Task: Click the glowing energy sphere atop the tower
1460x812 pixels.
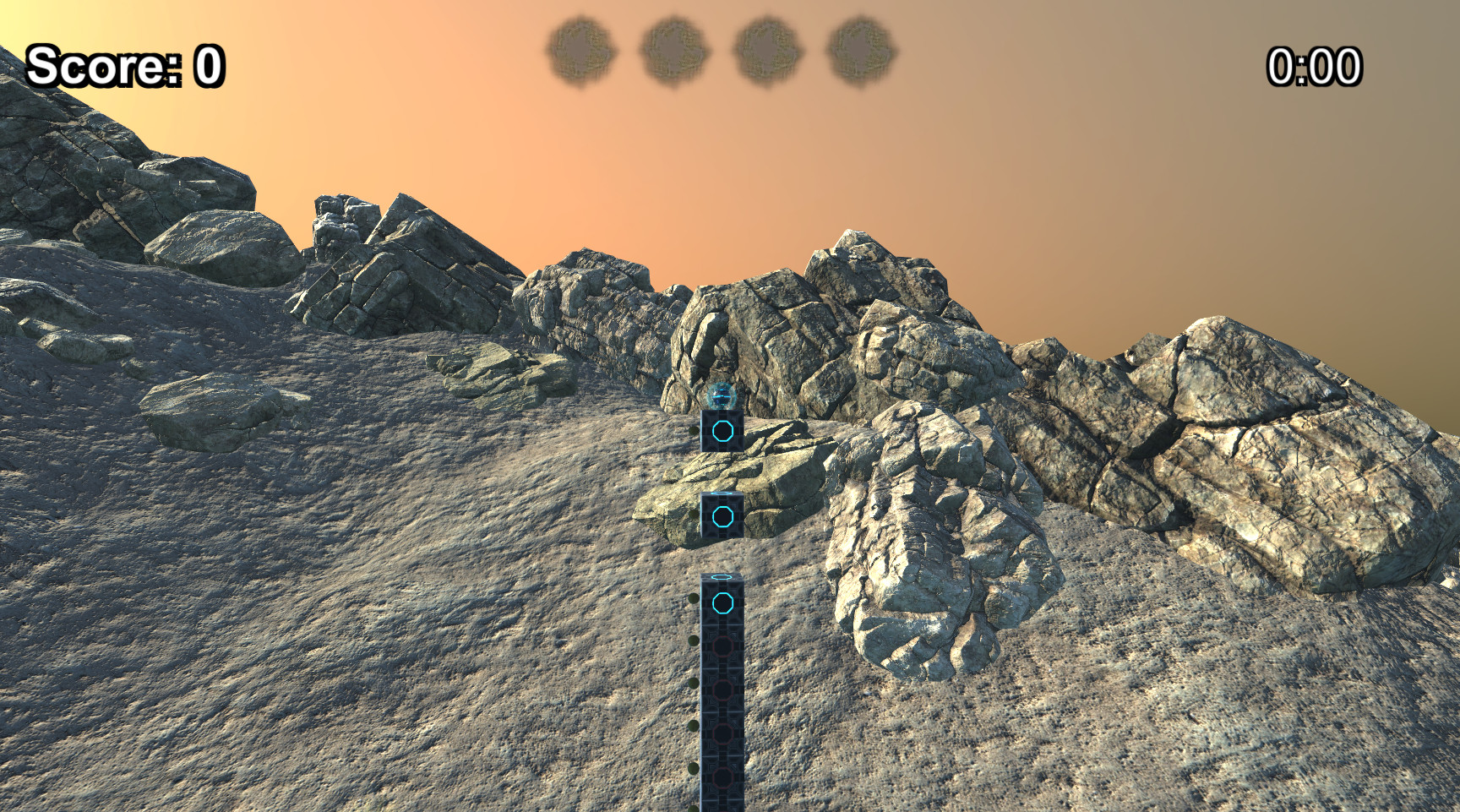Action: tap(724, 394)
